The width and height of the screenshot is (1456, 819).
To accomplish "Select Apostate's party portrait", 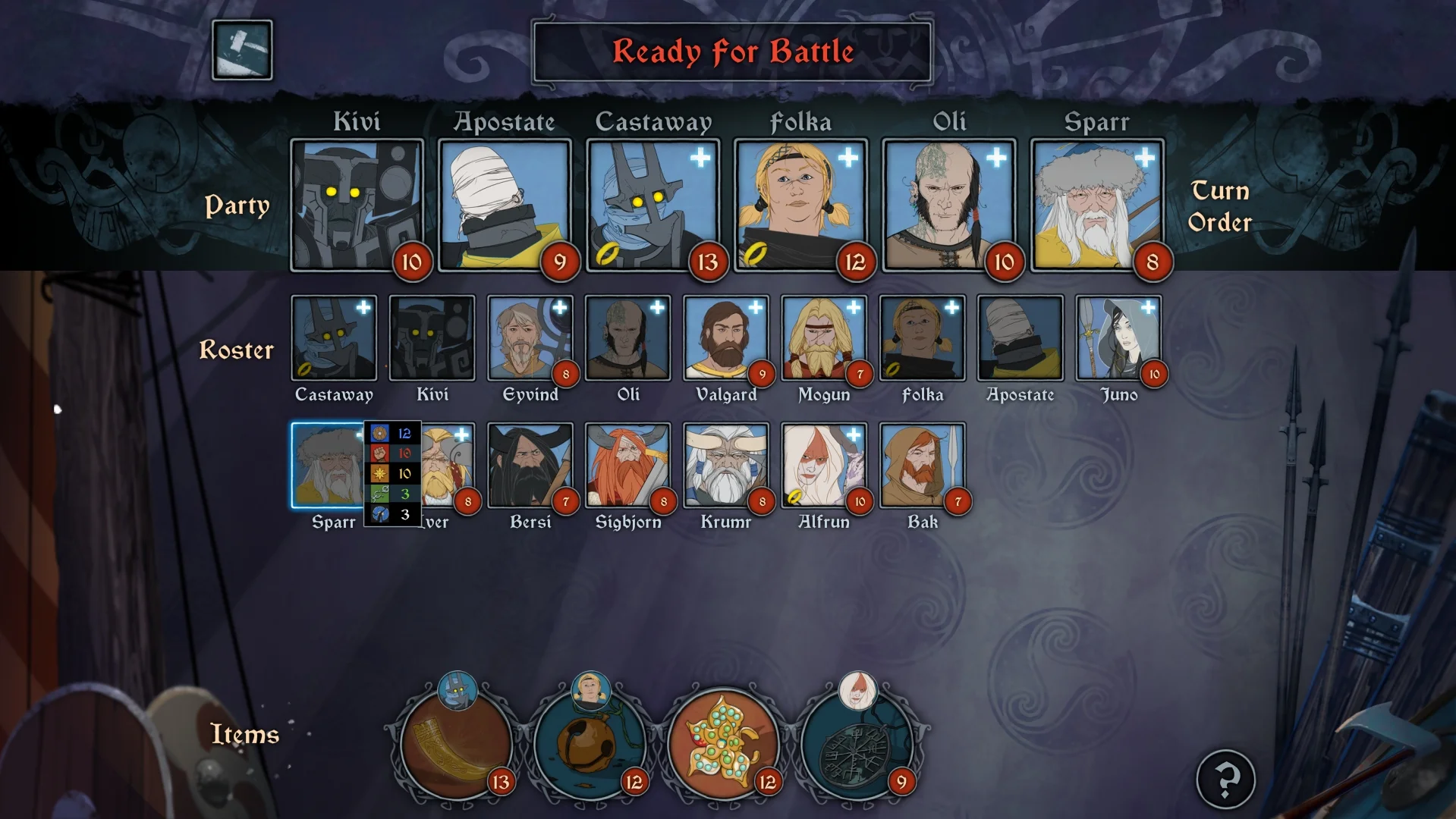I will click(505, 205).
